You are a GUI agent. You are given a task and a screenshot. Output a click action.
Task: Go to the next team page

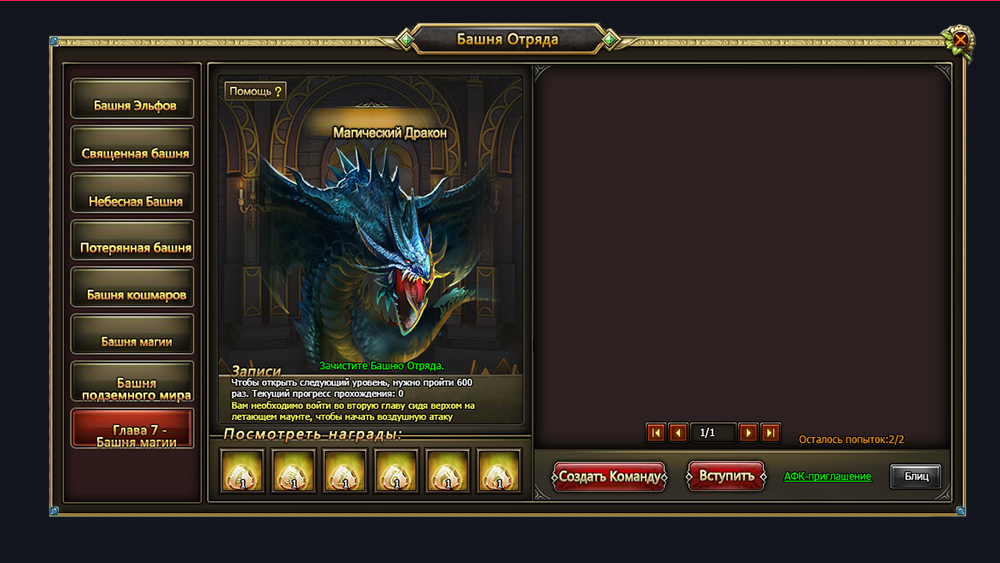748,433
